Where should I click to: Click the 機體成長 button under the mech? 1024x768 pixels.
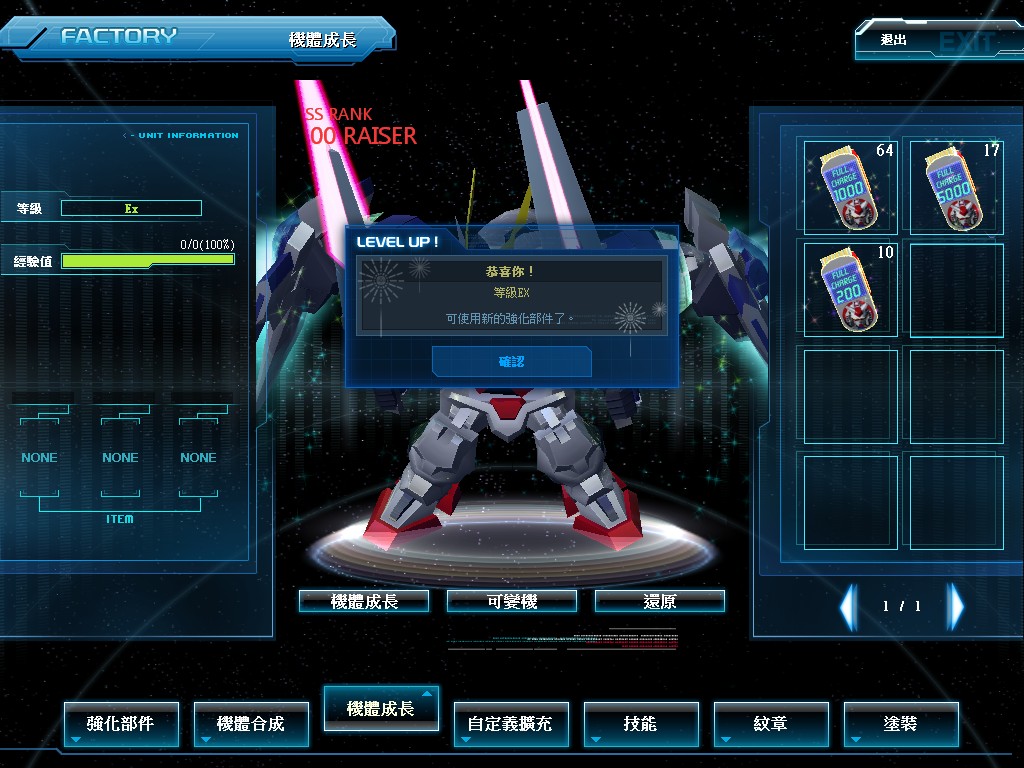pos(364,601)
